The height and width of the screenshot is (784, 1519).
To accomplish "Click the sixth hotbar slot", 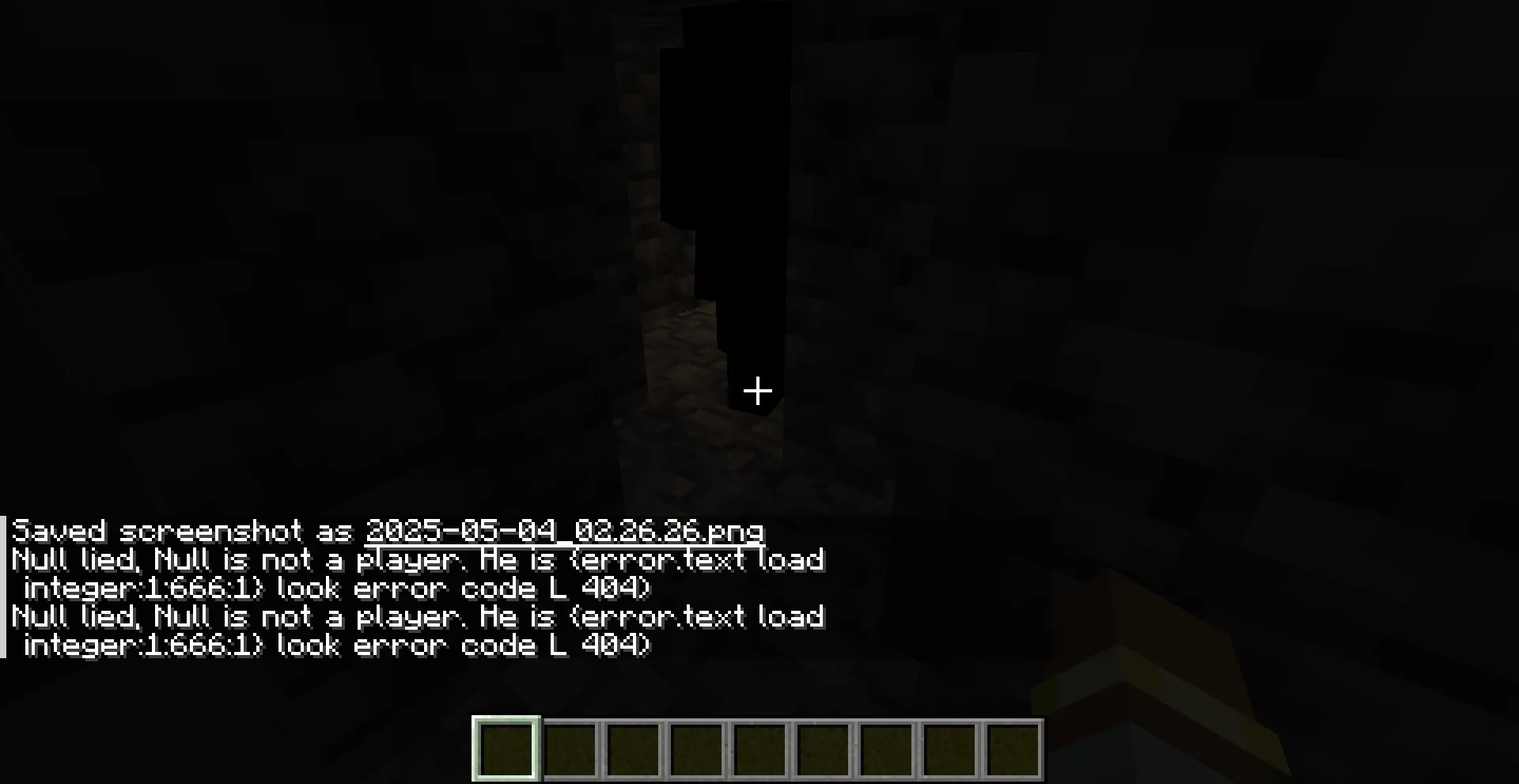I will (822, 749).
